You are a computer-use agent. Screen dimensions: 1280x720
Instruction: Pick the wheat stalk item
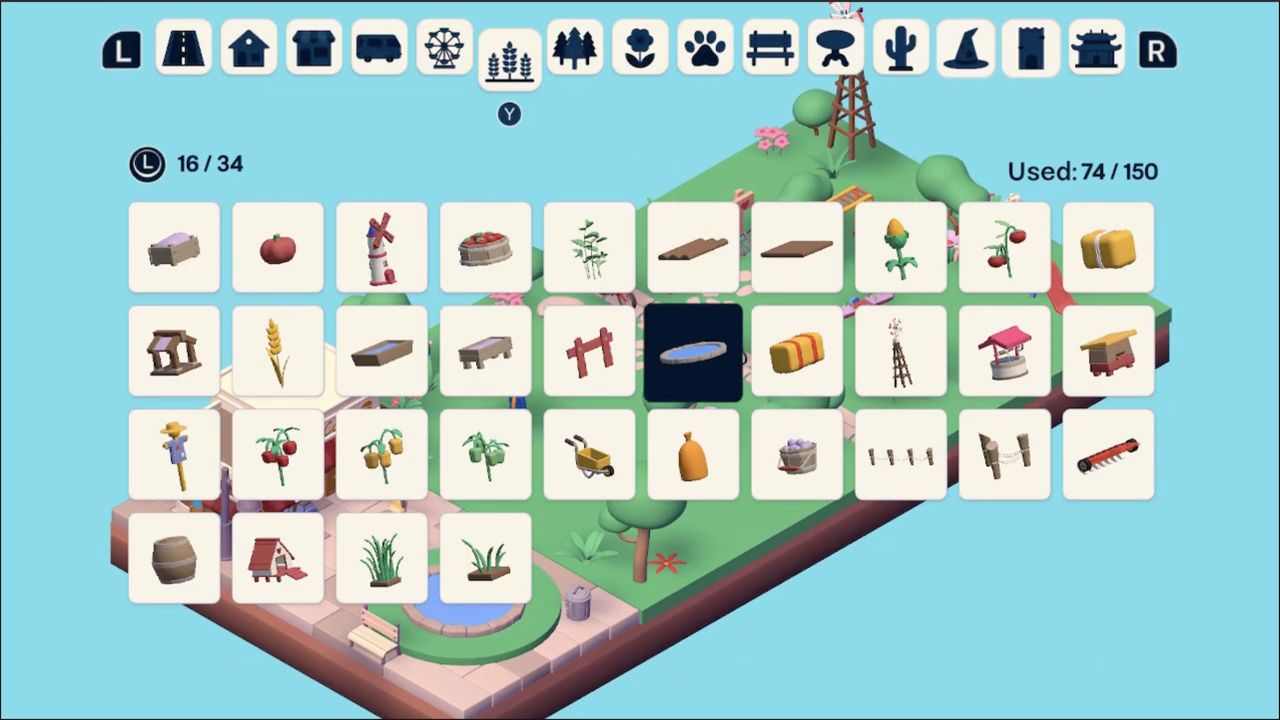(278, 351)
